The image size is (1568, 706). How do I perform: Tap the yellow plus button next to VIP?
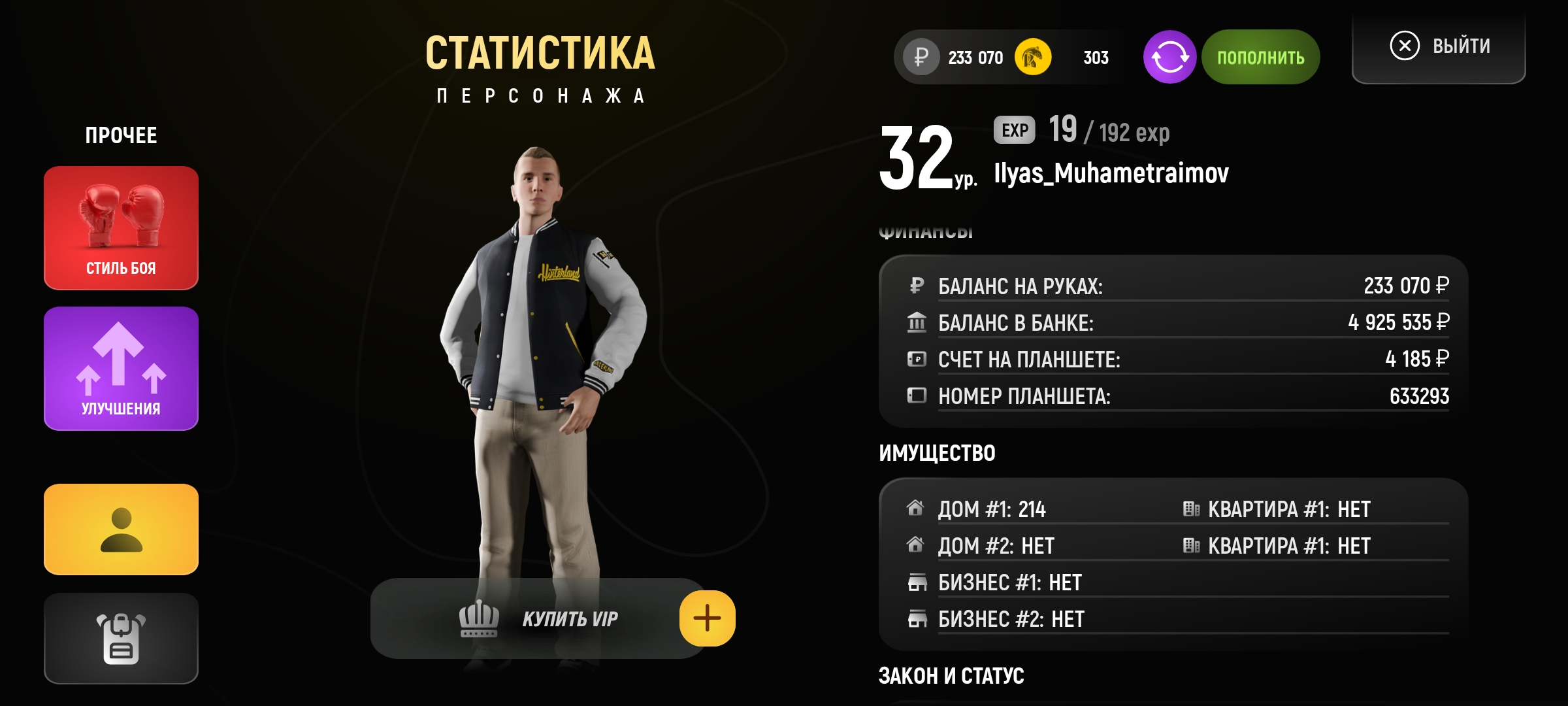click(707, 618)
